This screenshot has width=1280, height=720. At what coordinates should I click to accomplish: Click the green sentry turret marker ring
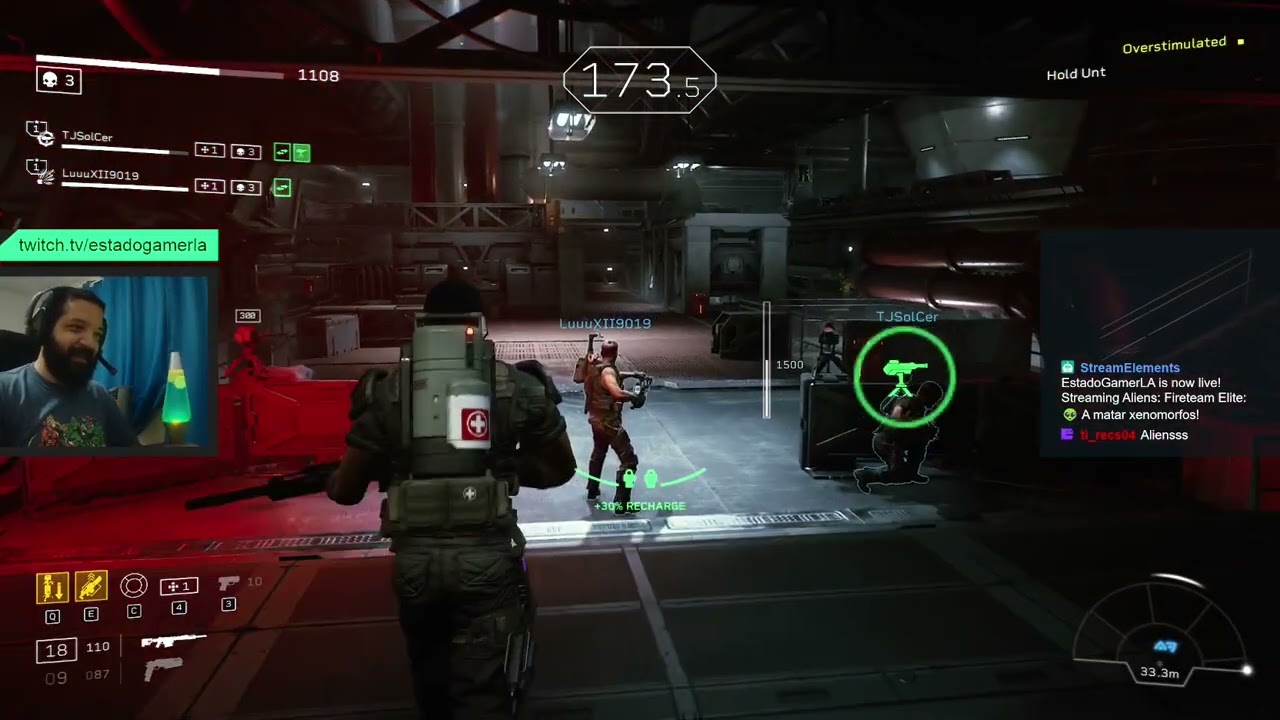click(905, 376)
